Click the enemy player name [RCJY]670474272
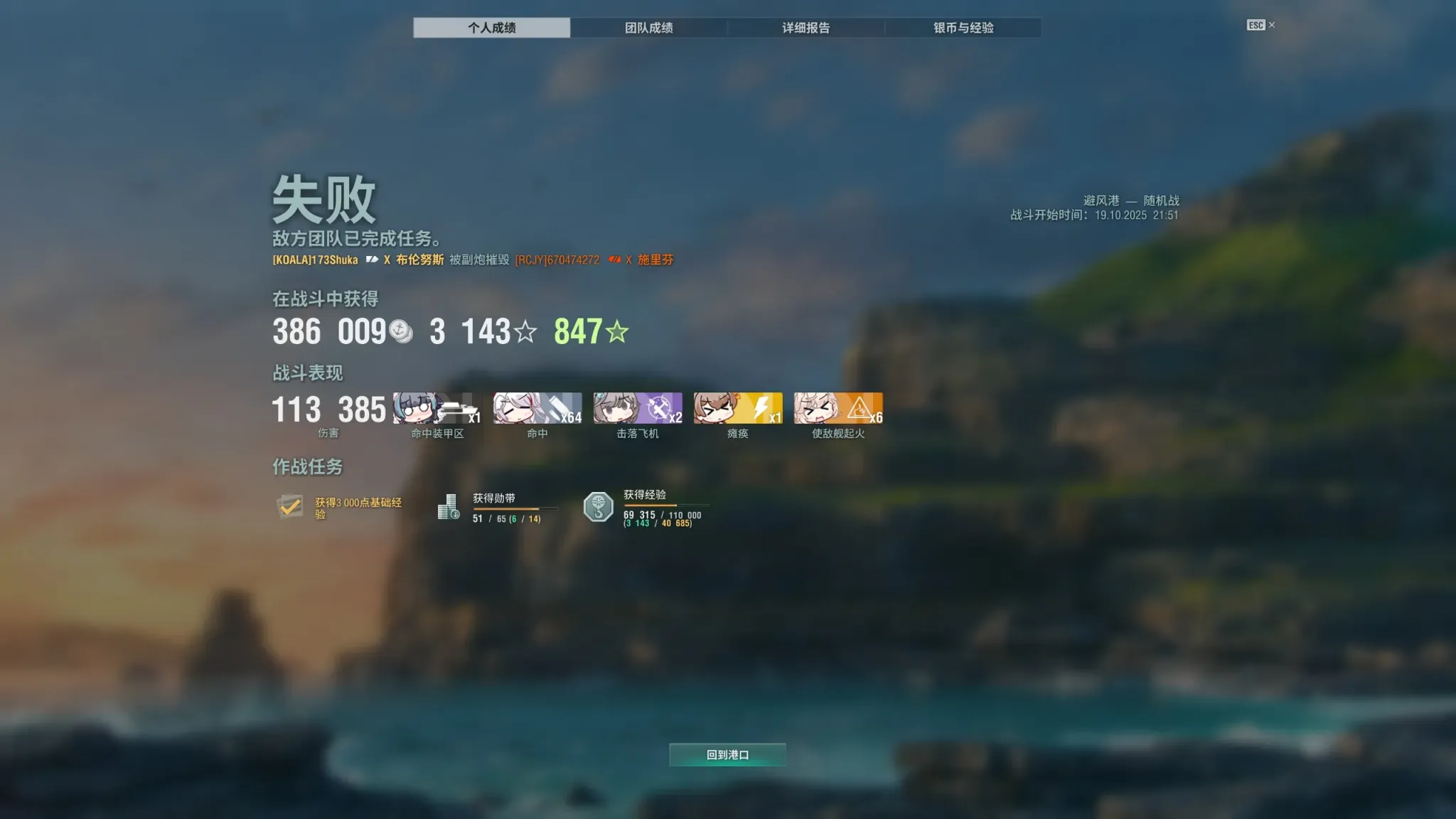The image size is (1456, 819). pos(557,260)
